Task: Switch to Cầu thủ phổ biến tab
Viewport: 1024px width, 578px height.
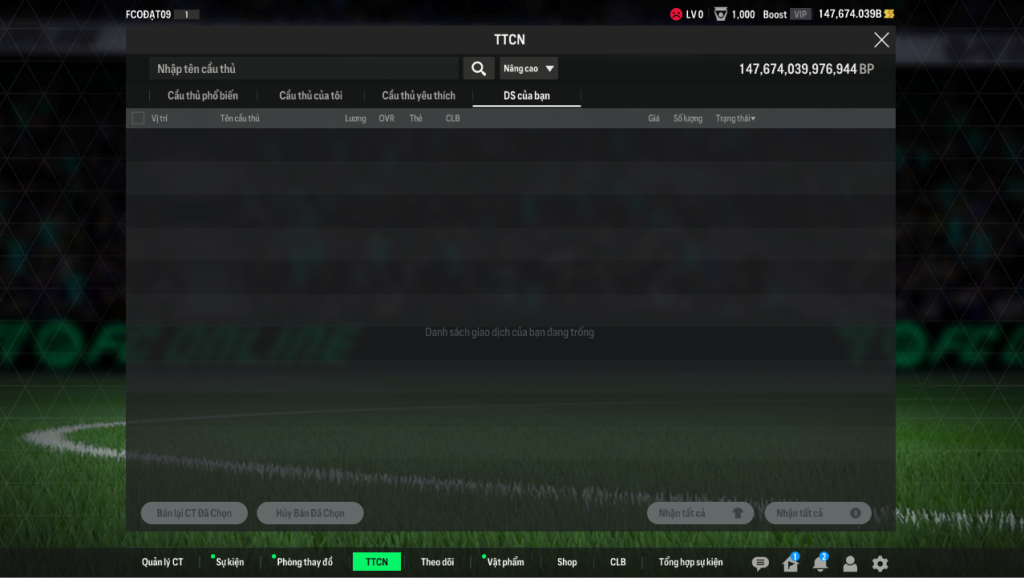Action: (202, 96)
